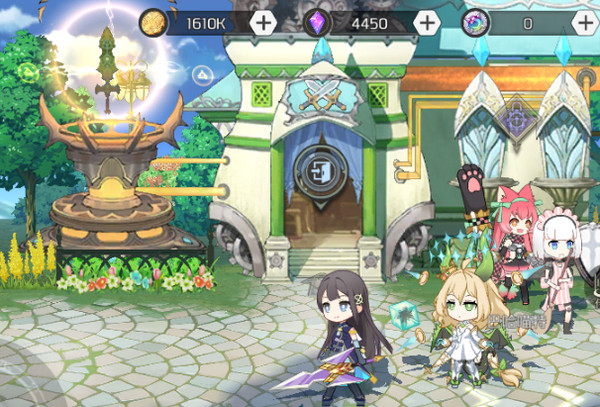Buy more purple gems via plus button
This screenshot has width=600, height=407.
426,23
